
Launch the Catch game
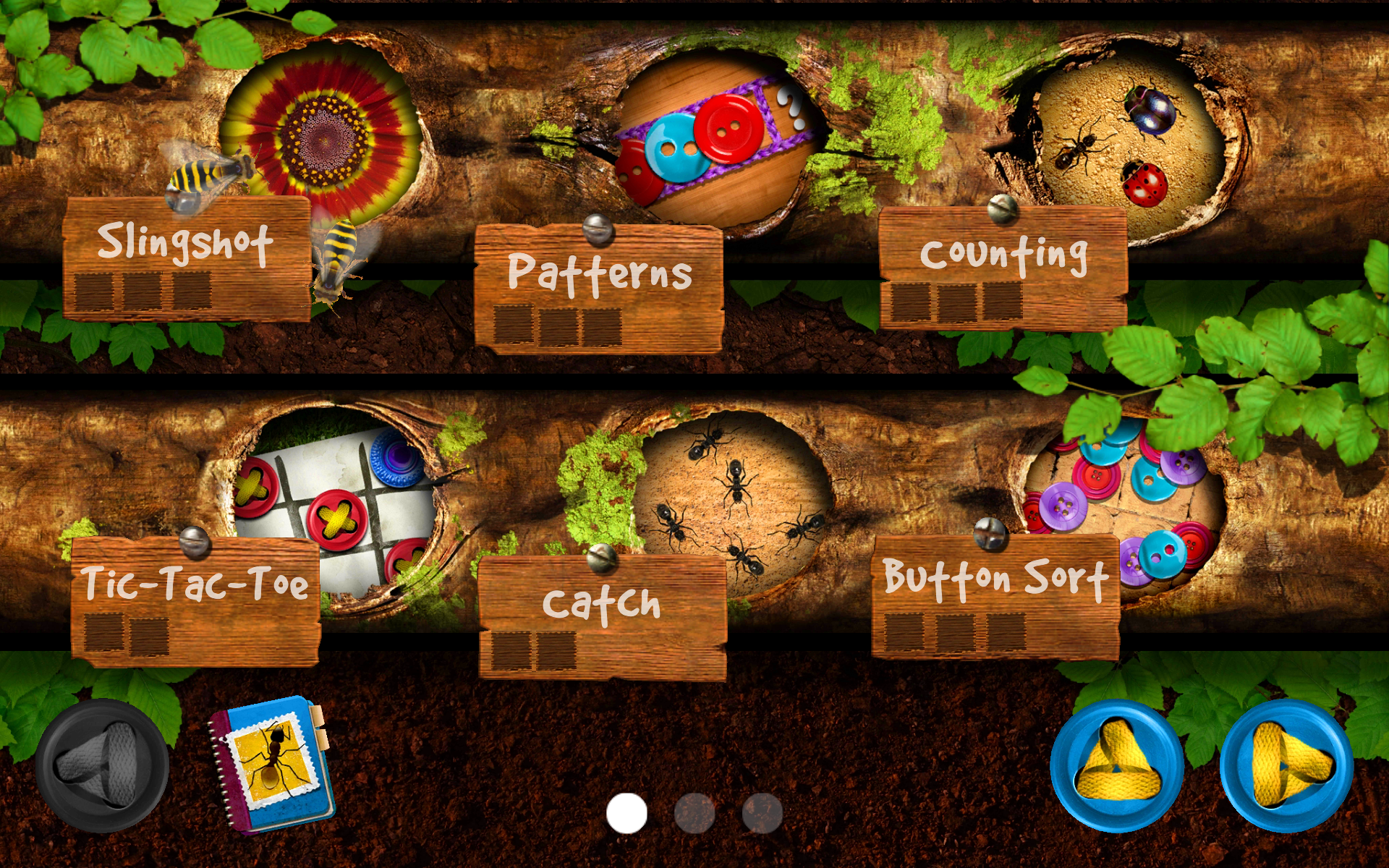point(604,604)
